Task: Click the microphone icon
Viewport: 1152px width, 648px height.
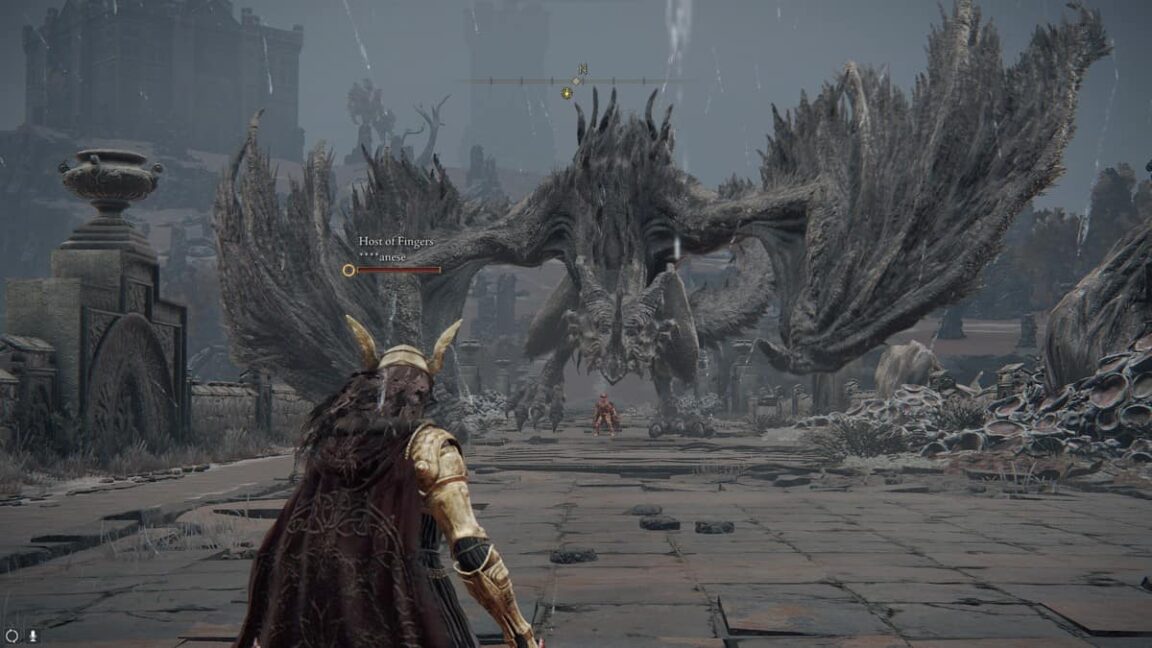Action: point(32,635)
